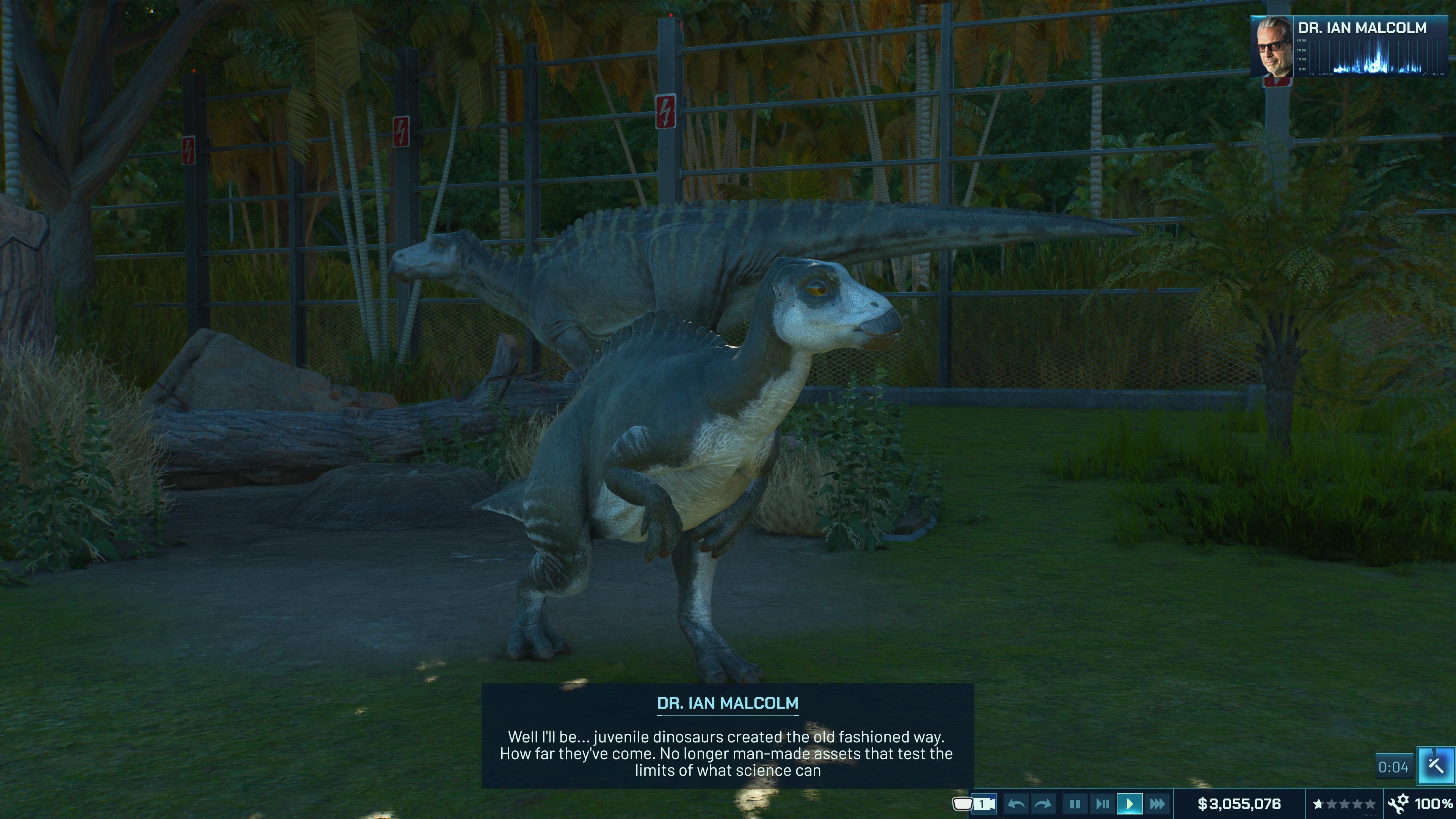Click the DR. IAN MALCOLM name header
The height and width of the screenshot is (819, 1456).
coord(1362,27)
